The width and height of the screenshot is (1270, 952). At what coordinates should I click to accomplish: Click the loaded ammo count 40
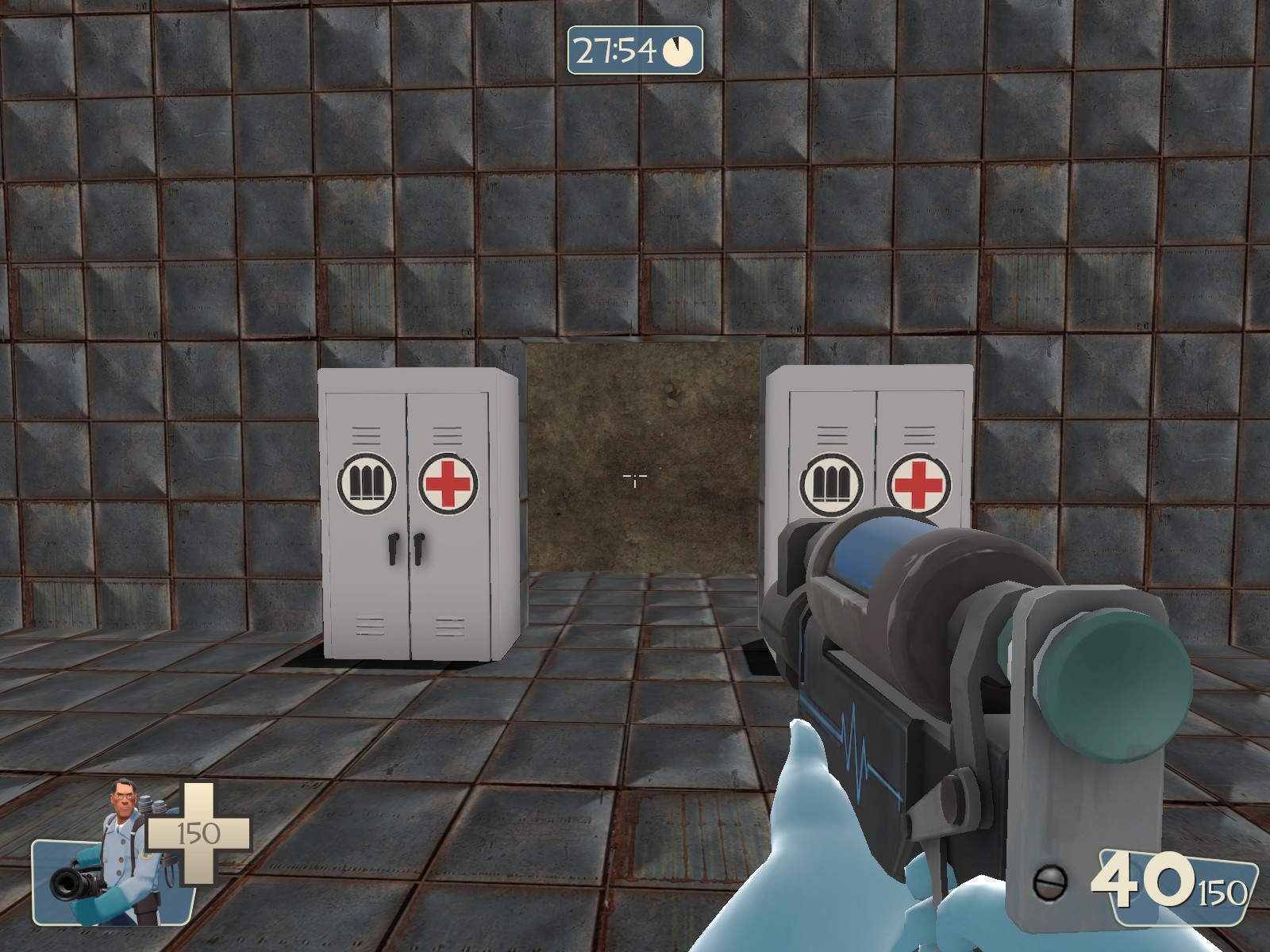tap(1144, 879)
